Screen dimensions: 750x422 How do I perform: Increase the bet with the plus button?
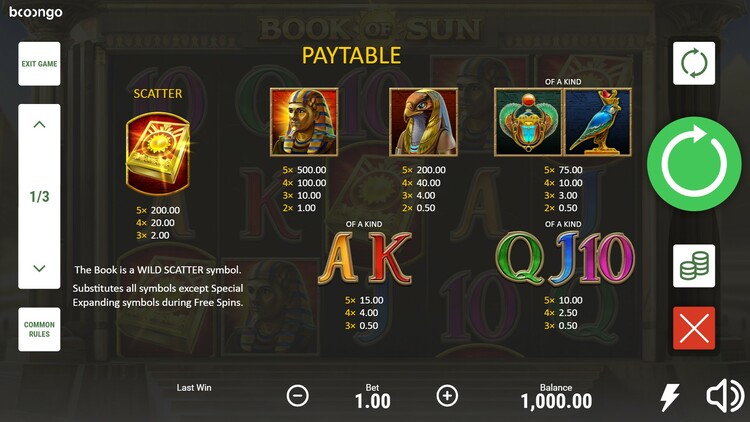click(447, 395)
